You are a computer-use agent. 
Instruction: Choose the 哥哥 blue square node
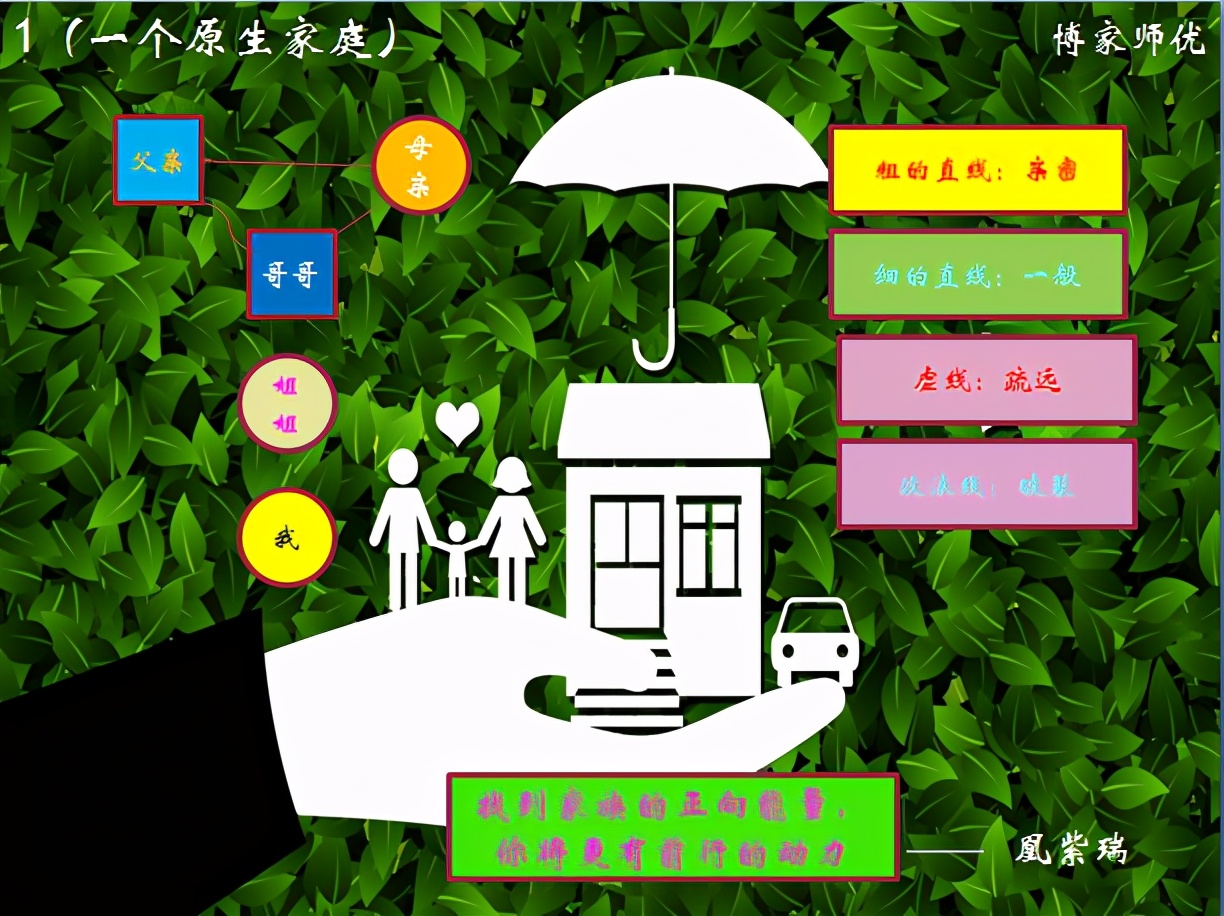(x=292, y=274)
